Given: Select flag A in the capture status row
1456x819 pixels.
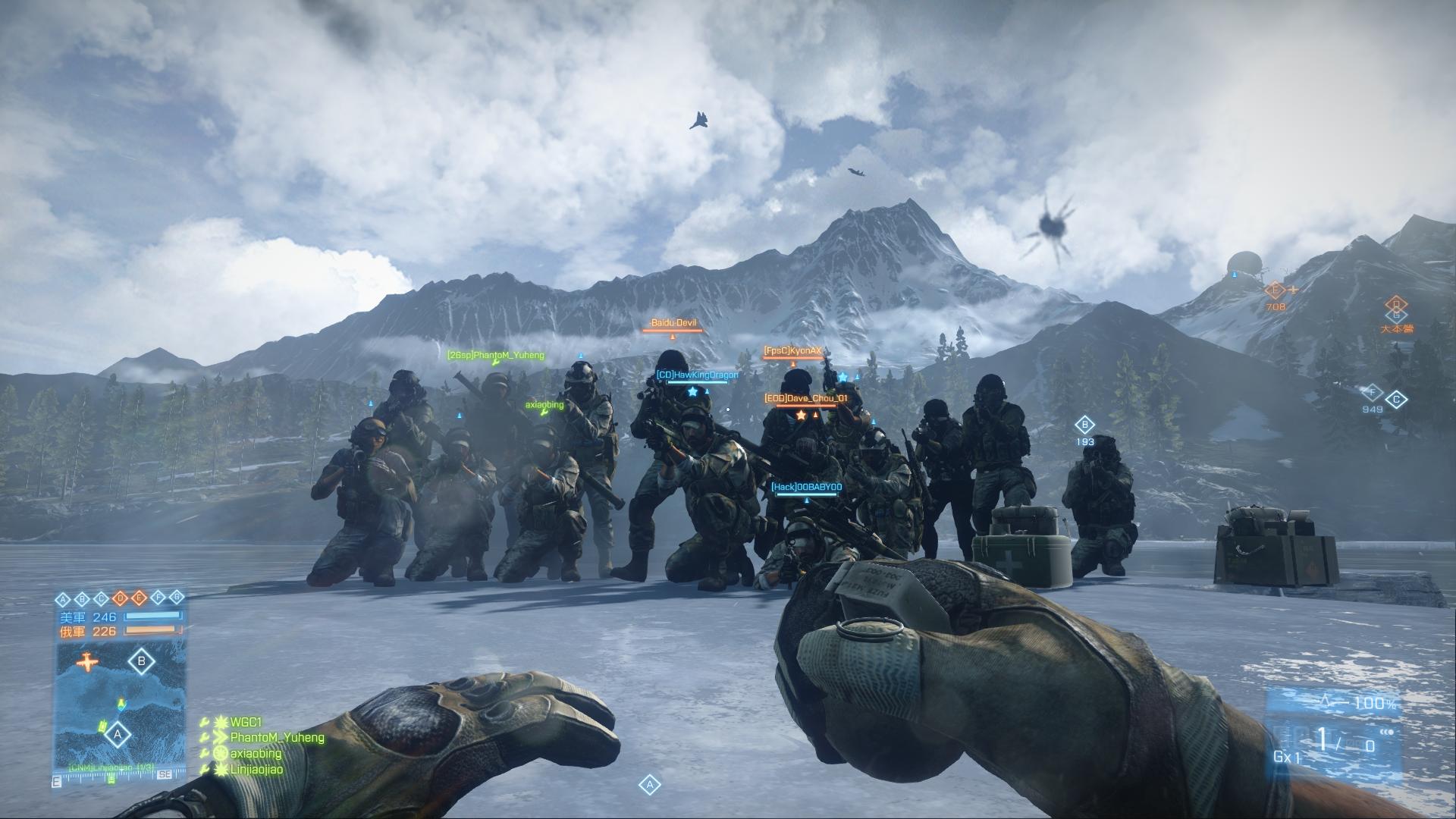Looking at the screenshot, I should 63,598.
